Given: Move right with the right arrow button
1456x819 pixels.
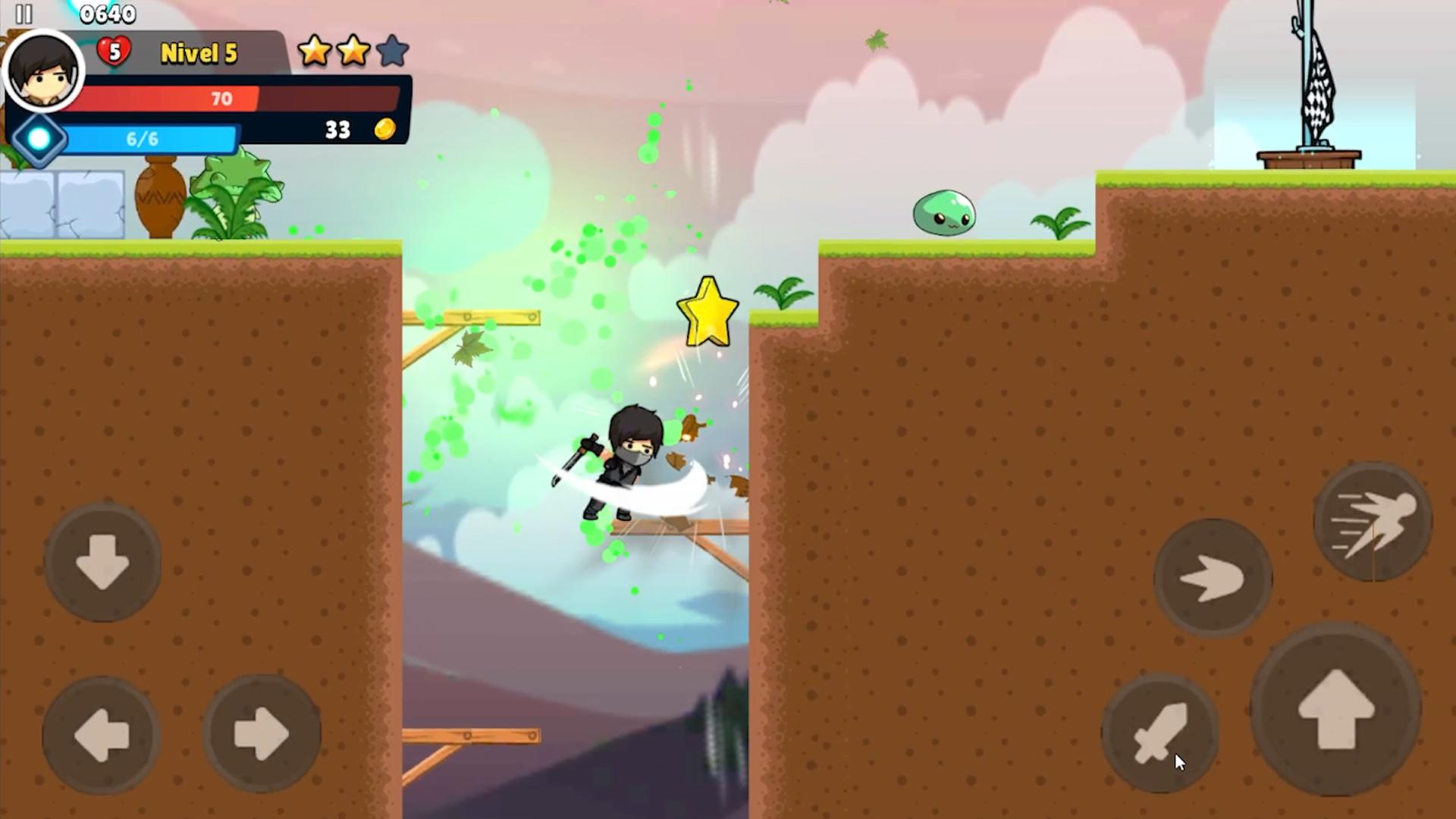Looking at the screenshot, I should (x=262, y=734).
